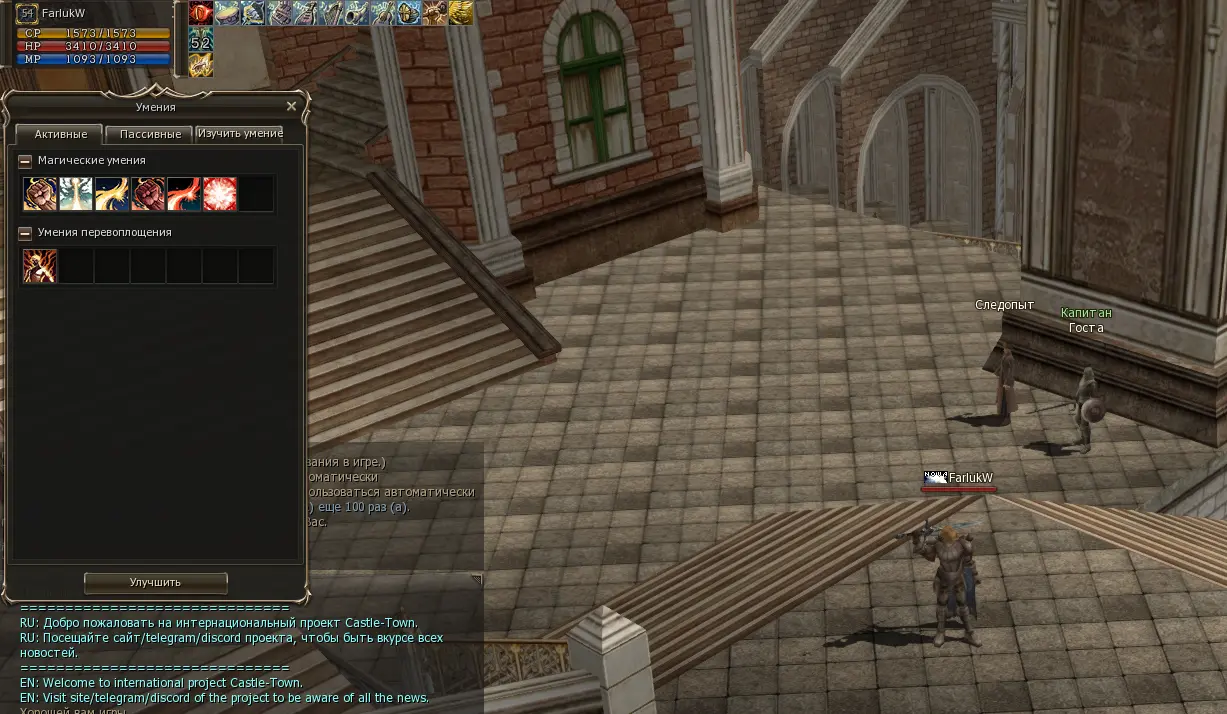Select the Активные tab
The height and width of the screenshot is (714, 1227).
(x=60, y=134)
